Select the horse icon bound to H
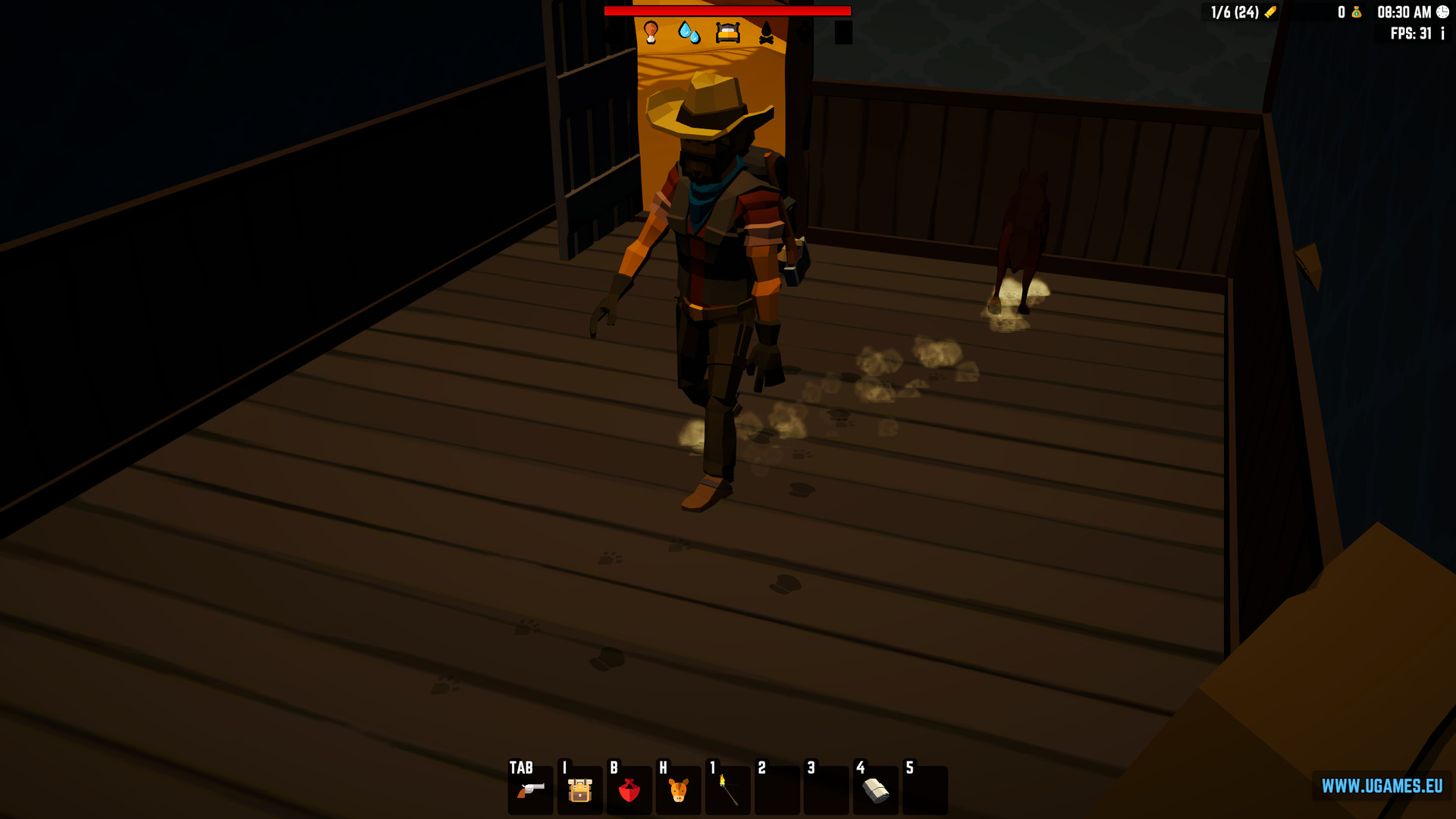The height and width of the screenshot is (819, 1456). (678, 791)
